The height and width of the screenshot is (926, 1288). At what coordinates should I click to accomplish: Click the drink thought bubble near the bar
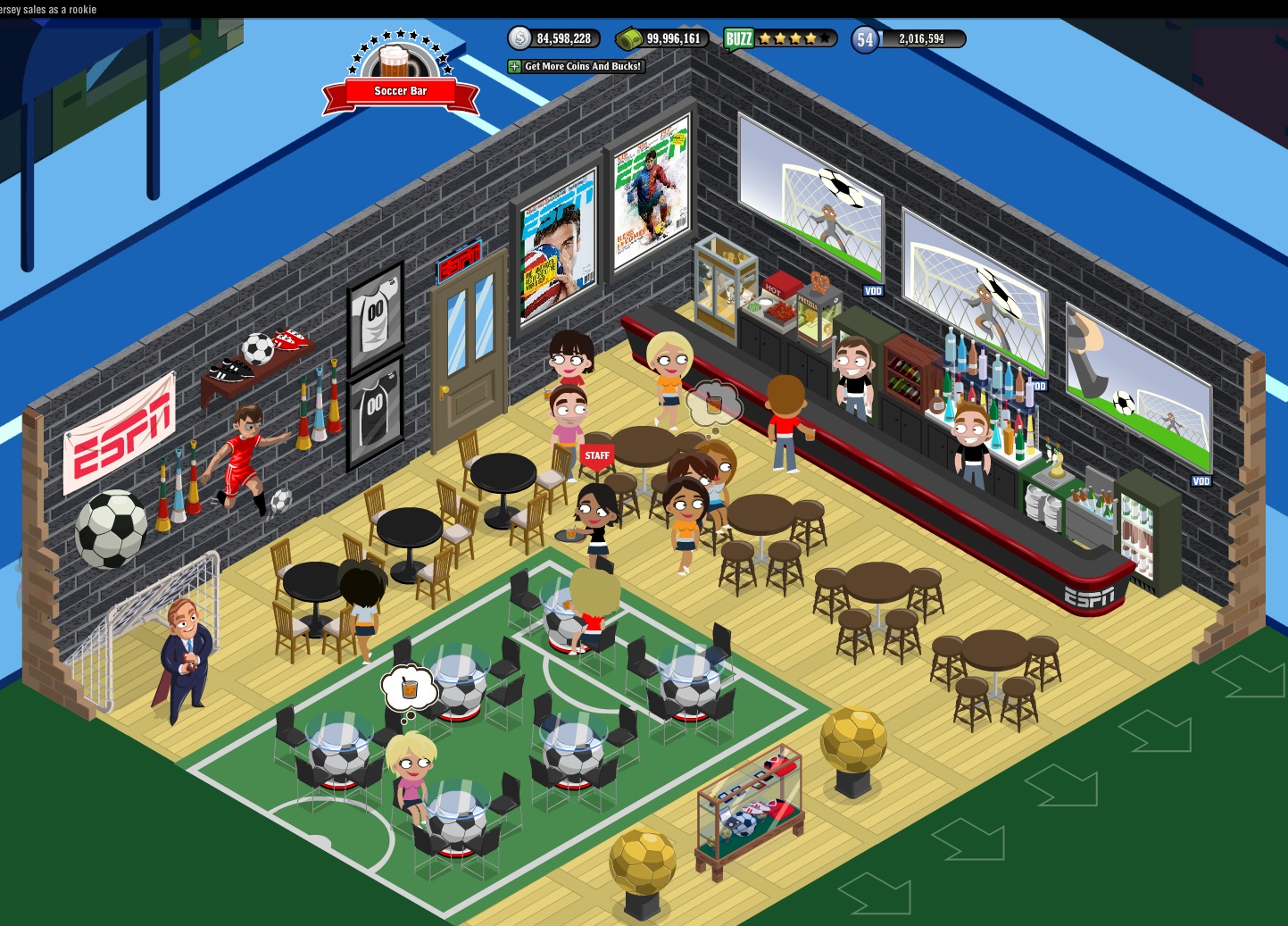point(714,404)
